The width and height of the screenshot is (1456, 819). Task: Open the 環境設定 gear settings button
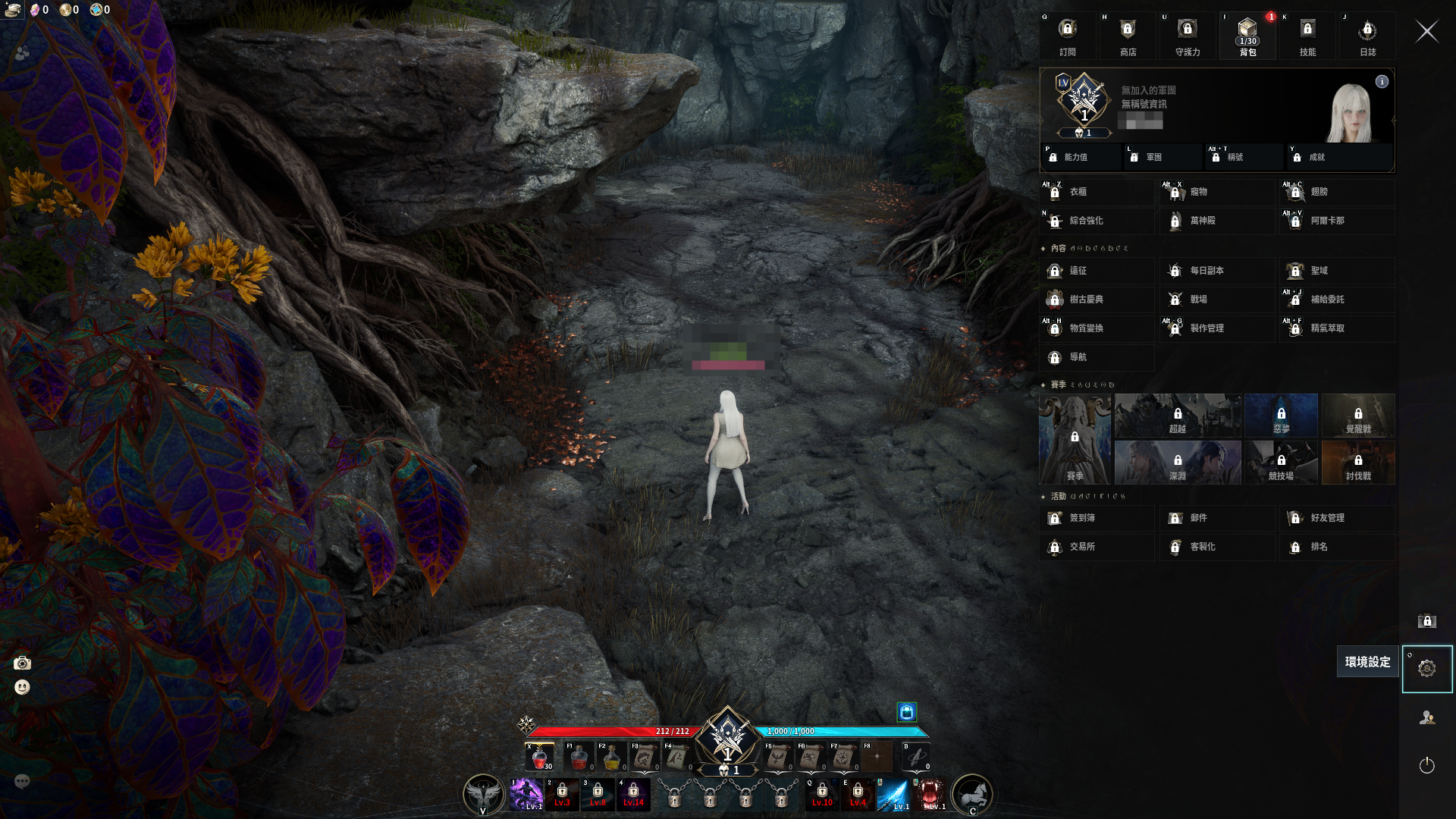click(x=1426, y=669)
